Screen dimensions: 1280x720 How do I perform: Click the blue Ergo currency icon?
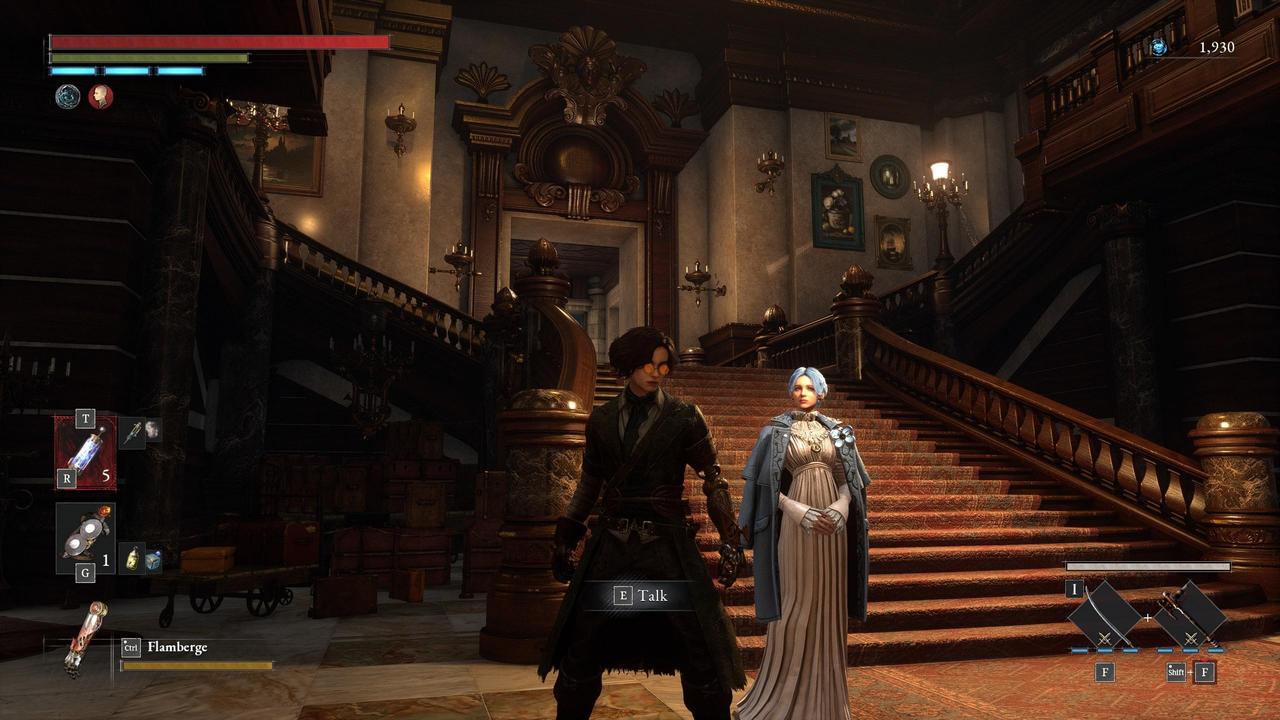pos(1159,47)
